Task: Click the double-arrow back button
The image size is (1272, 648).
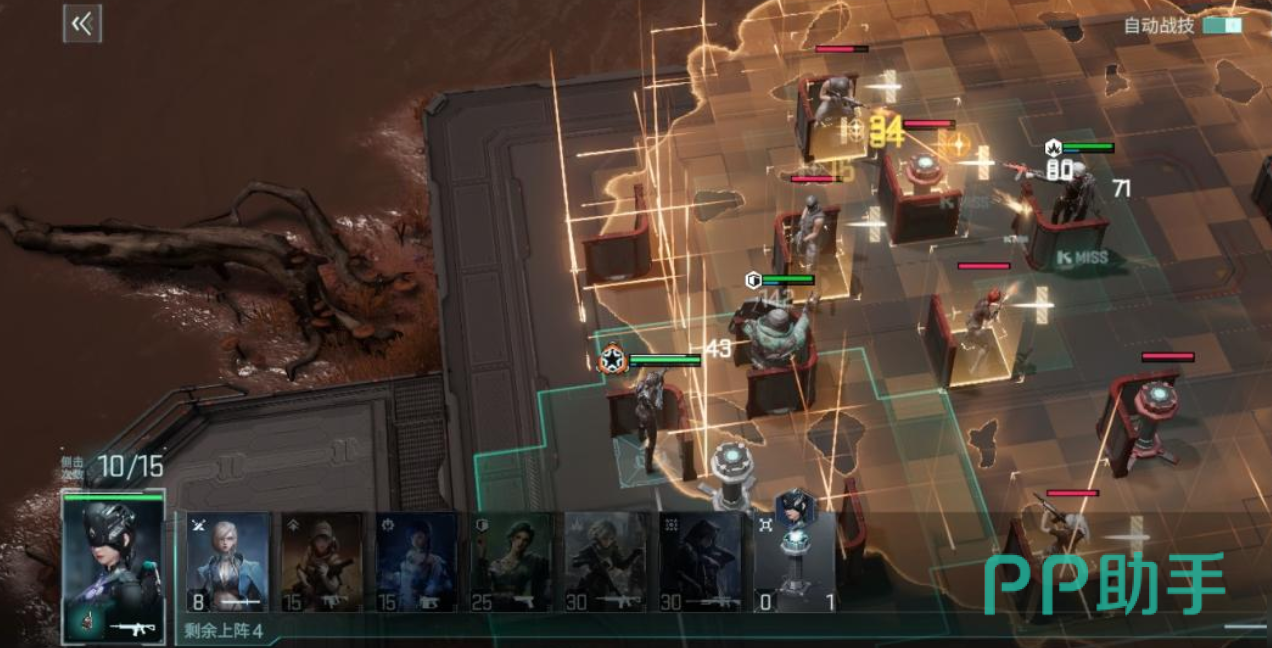Action: 82,24
